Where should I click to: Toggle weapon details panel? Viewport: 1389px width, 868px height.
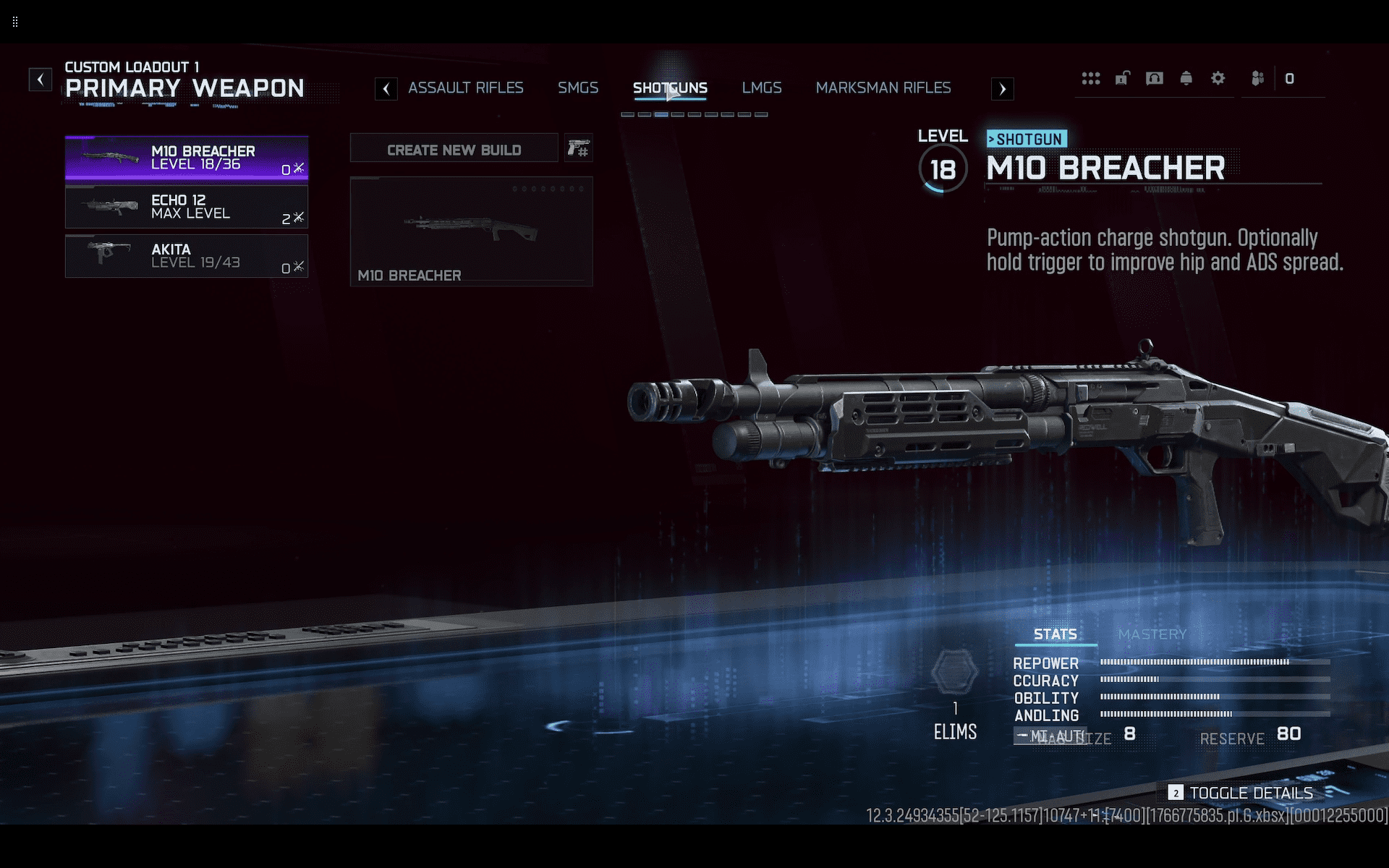1241,793
